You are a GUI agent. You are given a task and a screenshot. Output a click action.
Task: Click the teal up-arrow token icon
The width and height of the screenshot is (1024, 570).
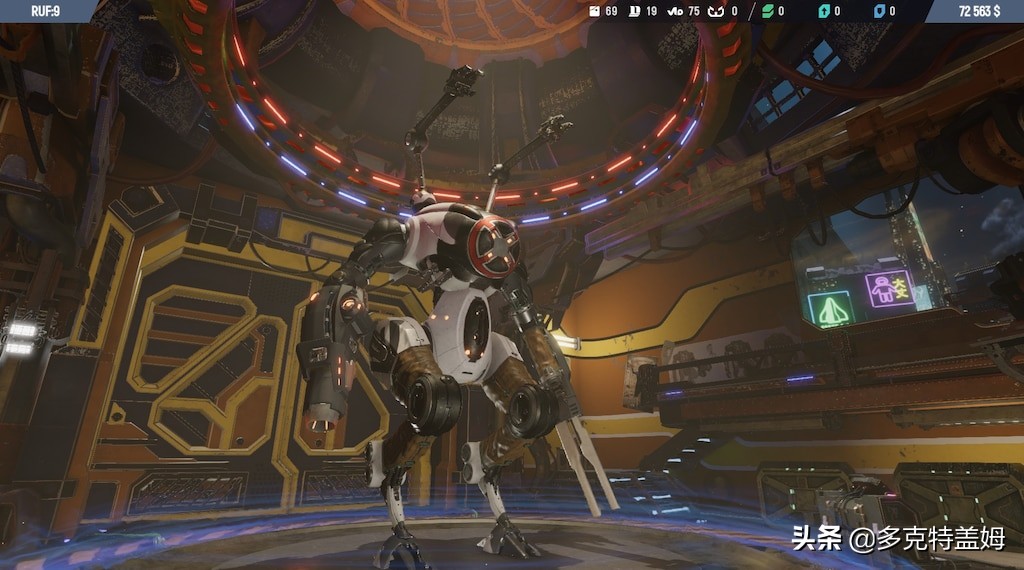824,11
